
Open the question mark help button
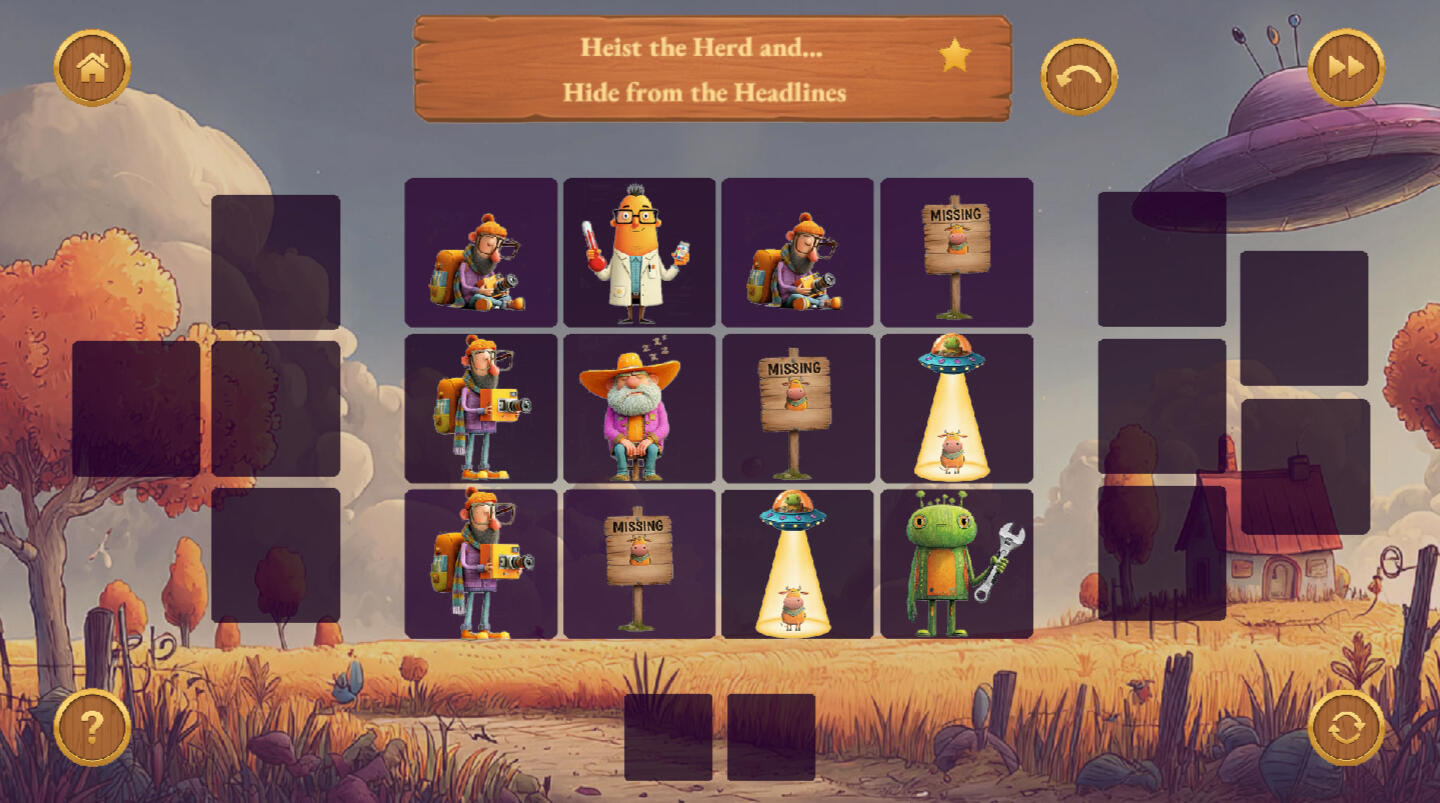92,727
